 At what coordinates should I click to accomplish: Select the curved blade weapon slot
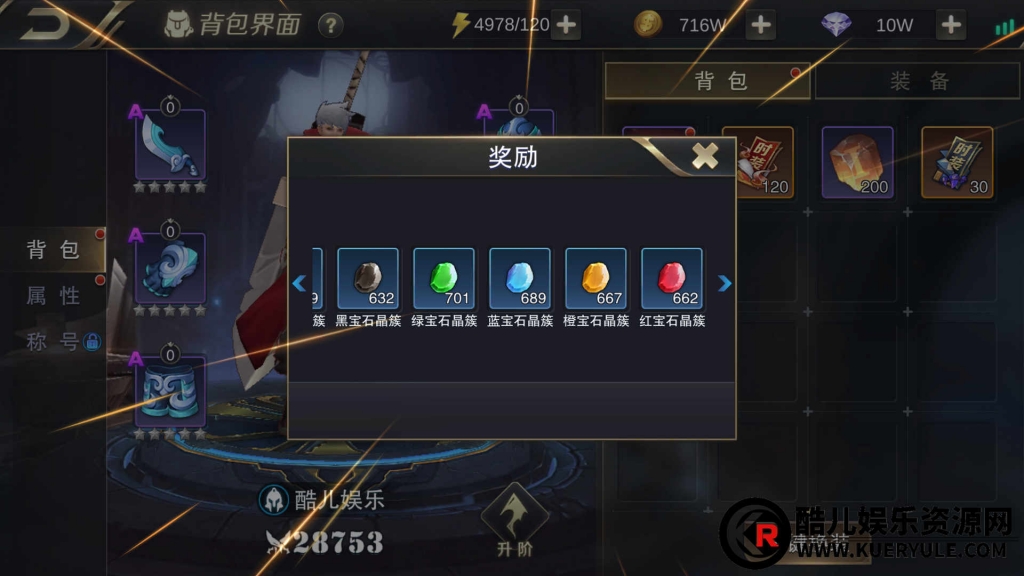click(170, 145)
